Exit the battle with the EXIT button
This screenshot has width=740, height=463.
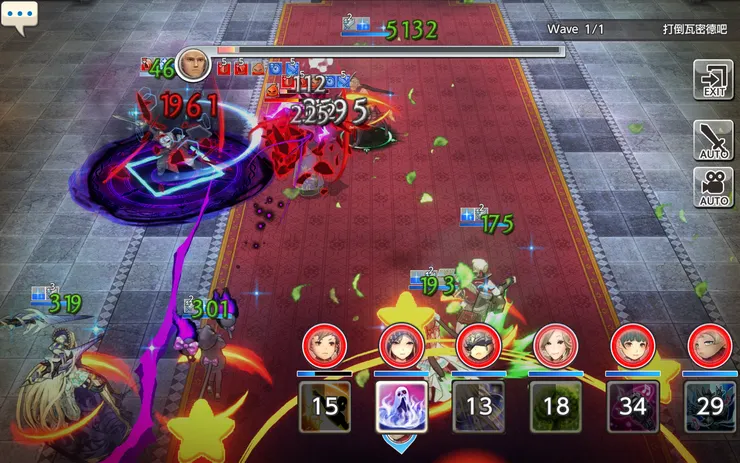click(x=713, y=80)
